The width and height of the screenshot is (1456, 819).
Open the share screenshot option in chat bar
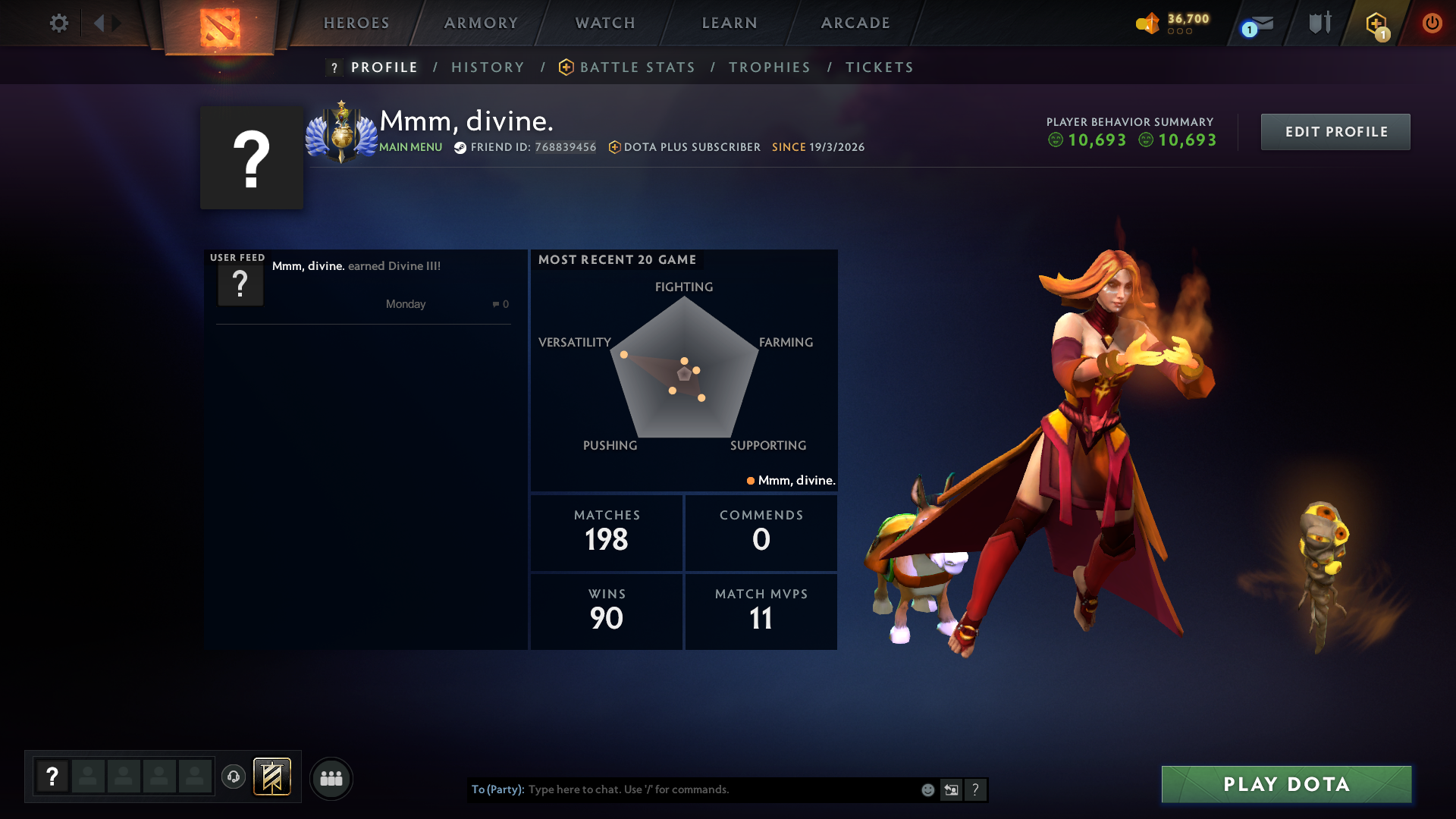click(951, 789)
